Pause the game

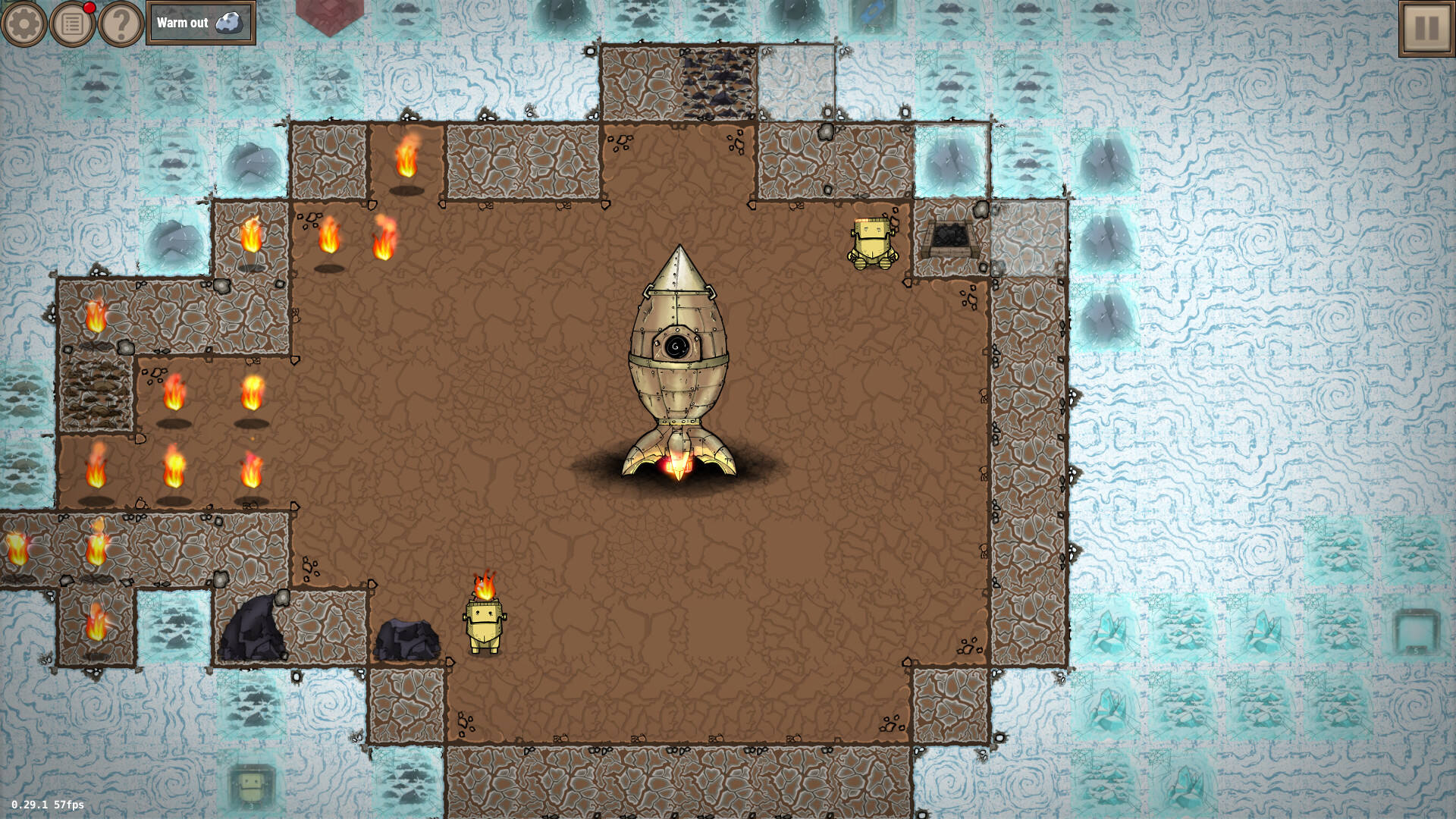[1426, 28]
